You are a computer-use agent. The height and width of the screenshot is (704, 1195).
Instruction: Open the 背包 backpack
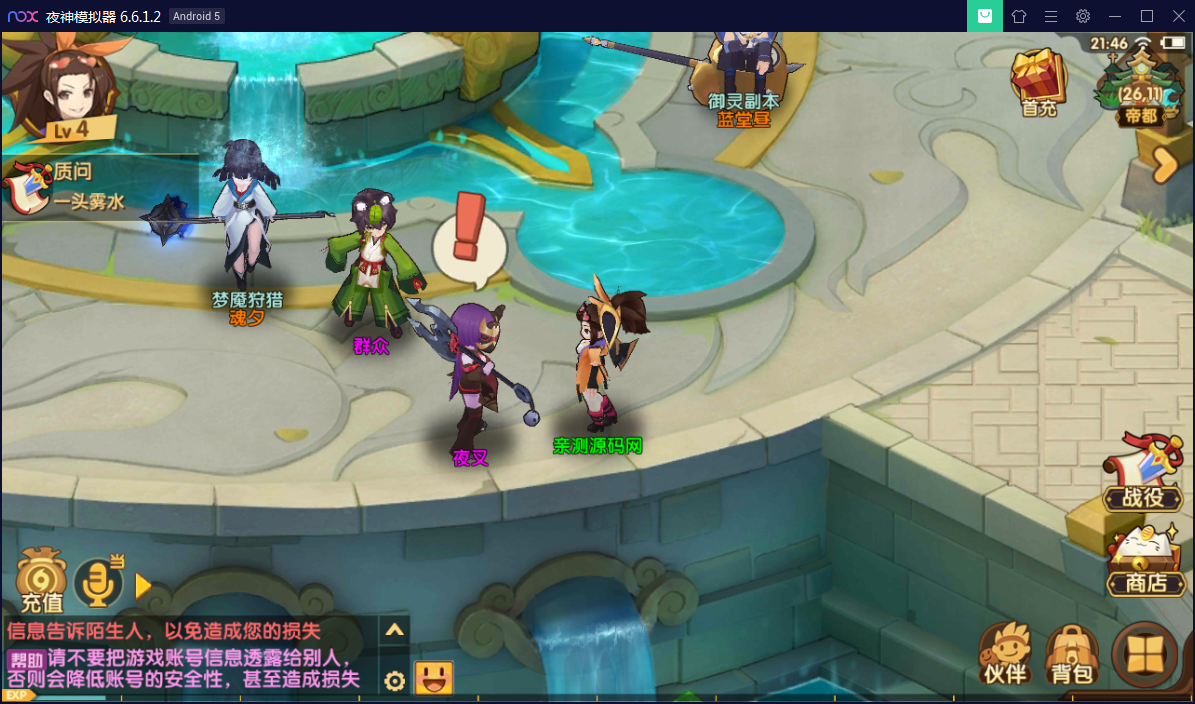[x=1071, y=655]
